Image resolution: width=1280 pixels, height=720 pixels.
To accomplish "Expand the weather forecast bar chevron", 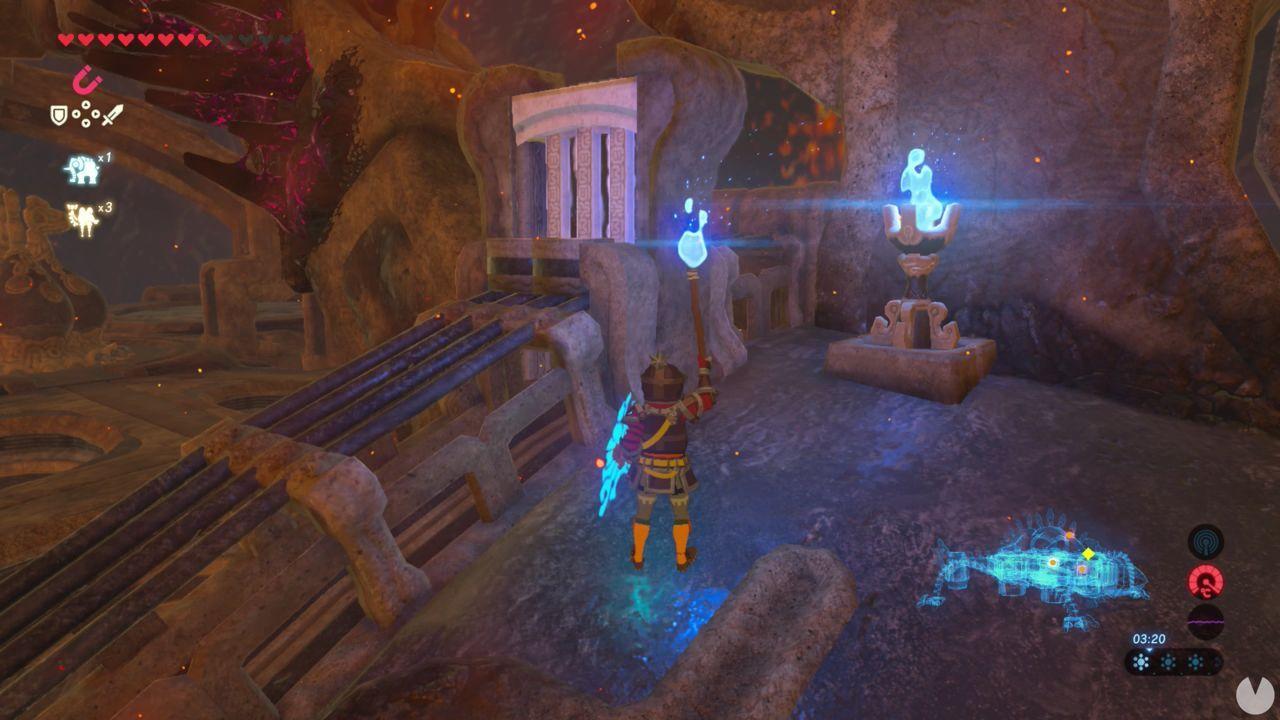I will click(x=1149, y=650).
